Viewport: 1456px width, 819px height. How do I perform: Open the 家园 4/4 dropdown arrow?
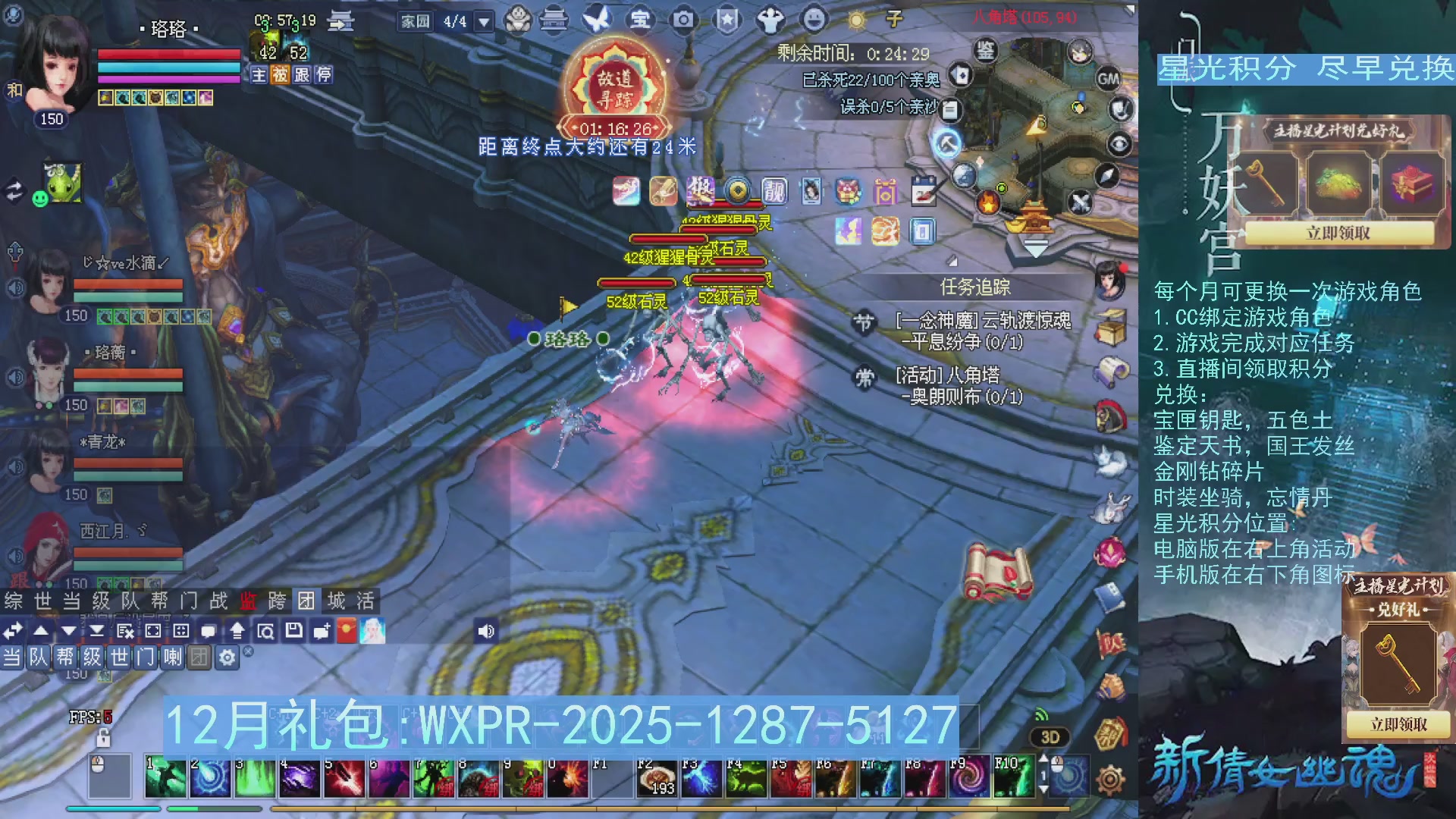point(482,20)
